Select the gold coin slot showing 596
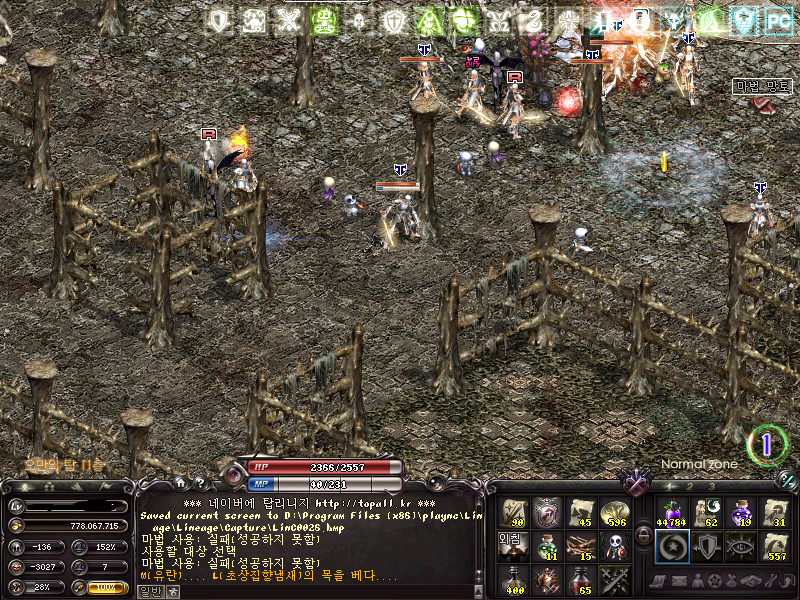Image resolution: width=800 pixels, height=600 pixels. click(x=613, y=513)
